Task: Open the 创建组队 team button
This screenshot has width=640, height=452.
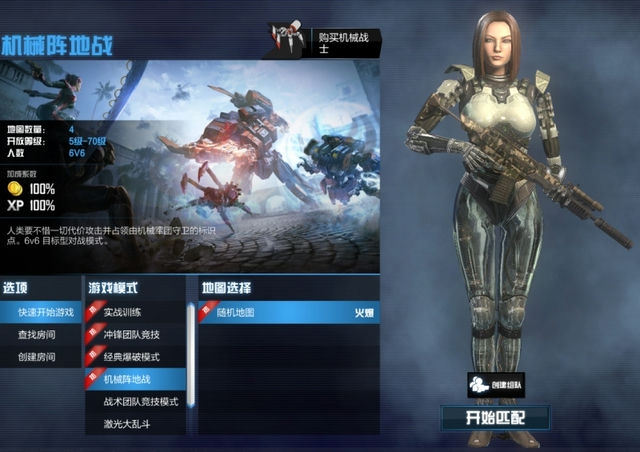Action: [x=496, y=385]
